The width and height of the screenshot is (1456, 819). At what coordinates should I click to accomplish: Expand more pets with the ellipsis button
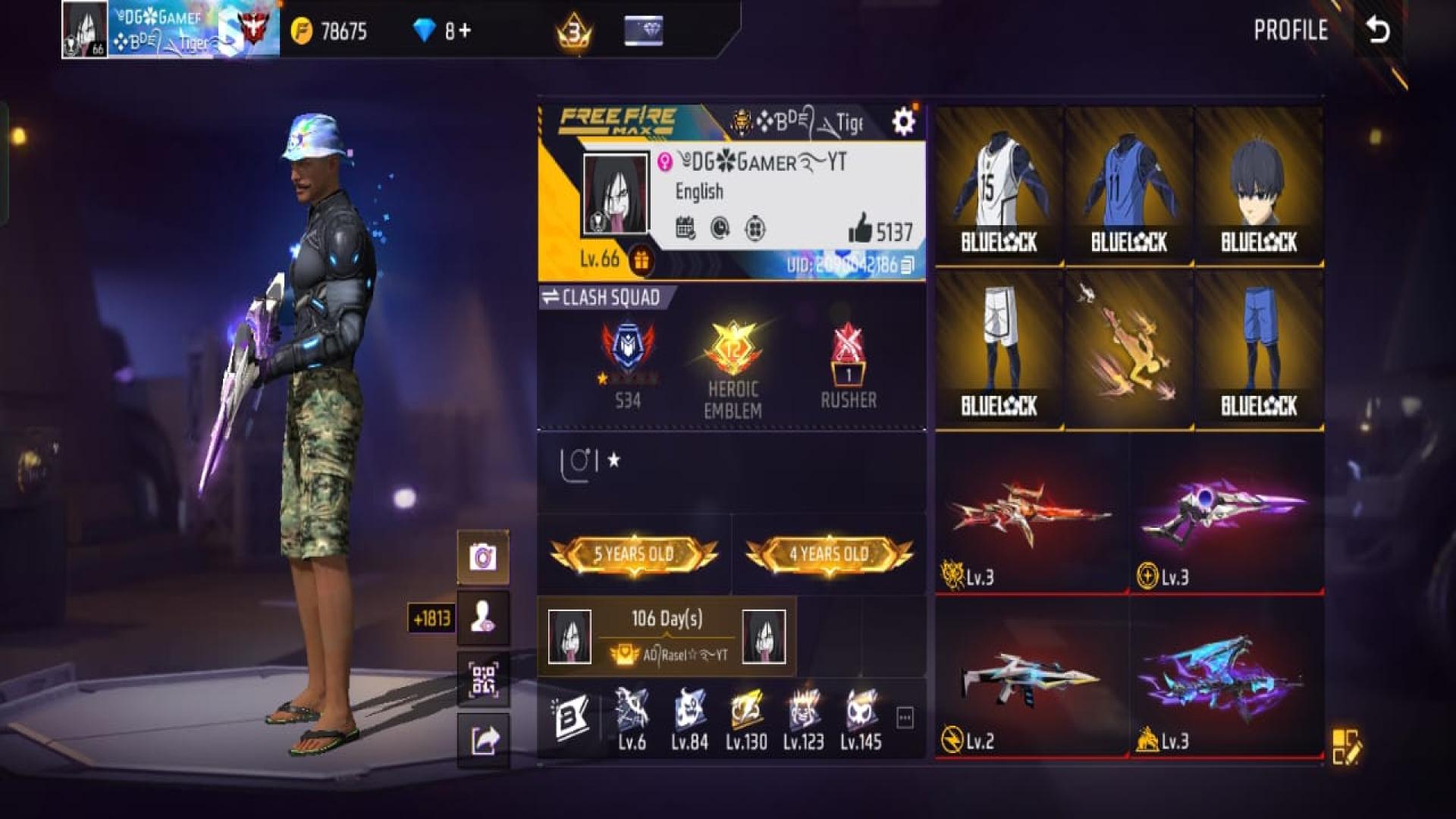click(905, 717)
